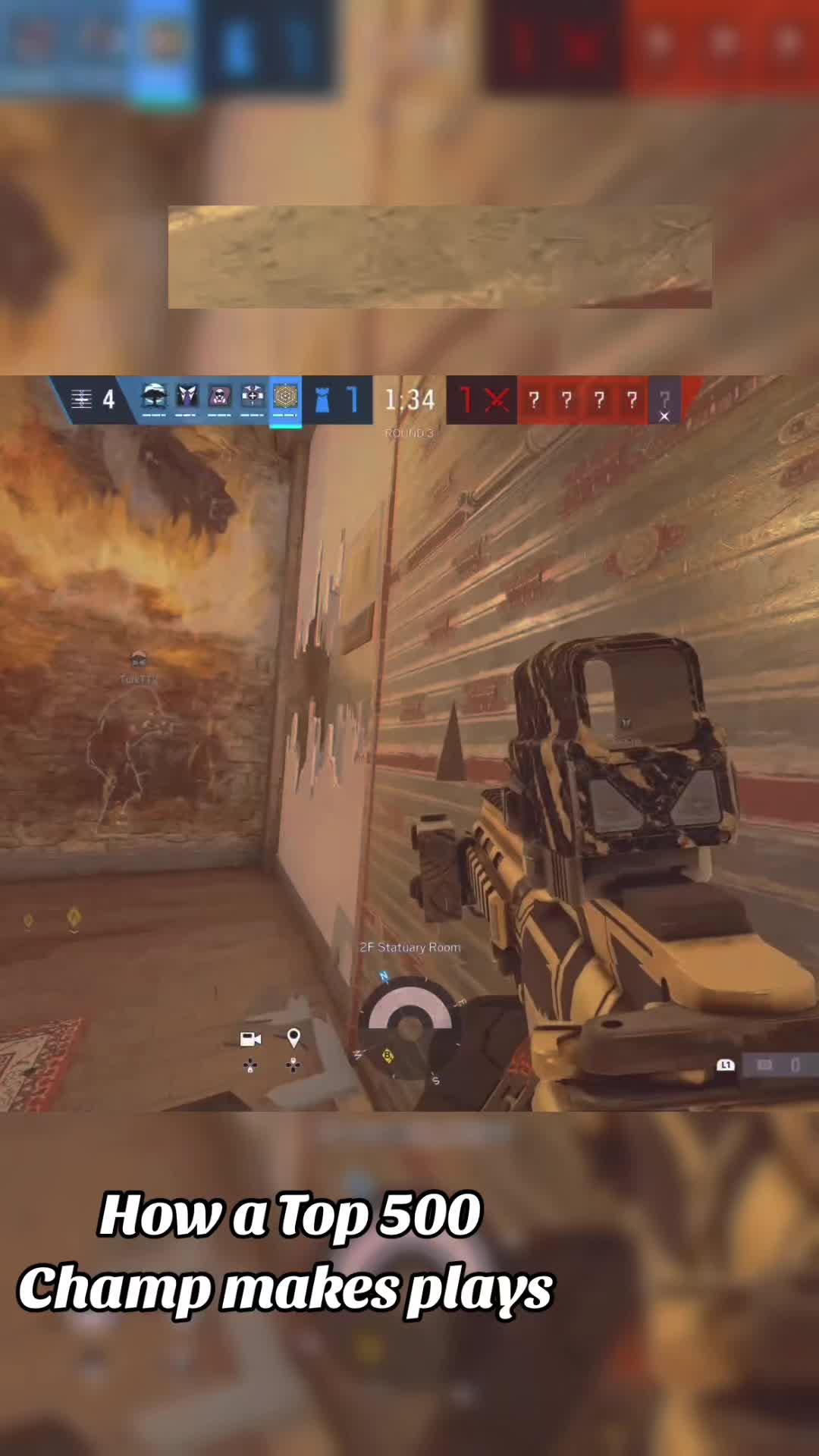Open the observation camera icon
Screen dimensions: 819x1456
point(250,1039)
